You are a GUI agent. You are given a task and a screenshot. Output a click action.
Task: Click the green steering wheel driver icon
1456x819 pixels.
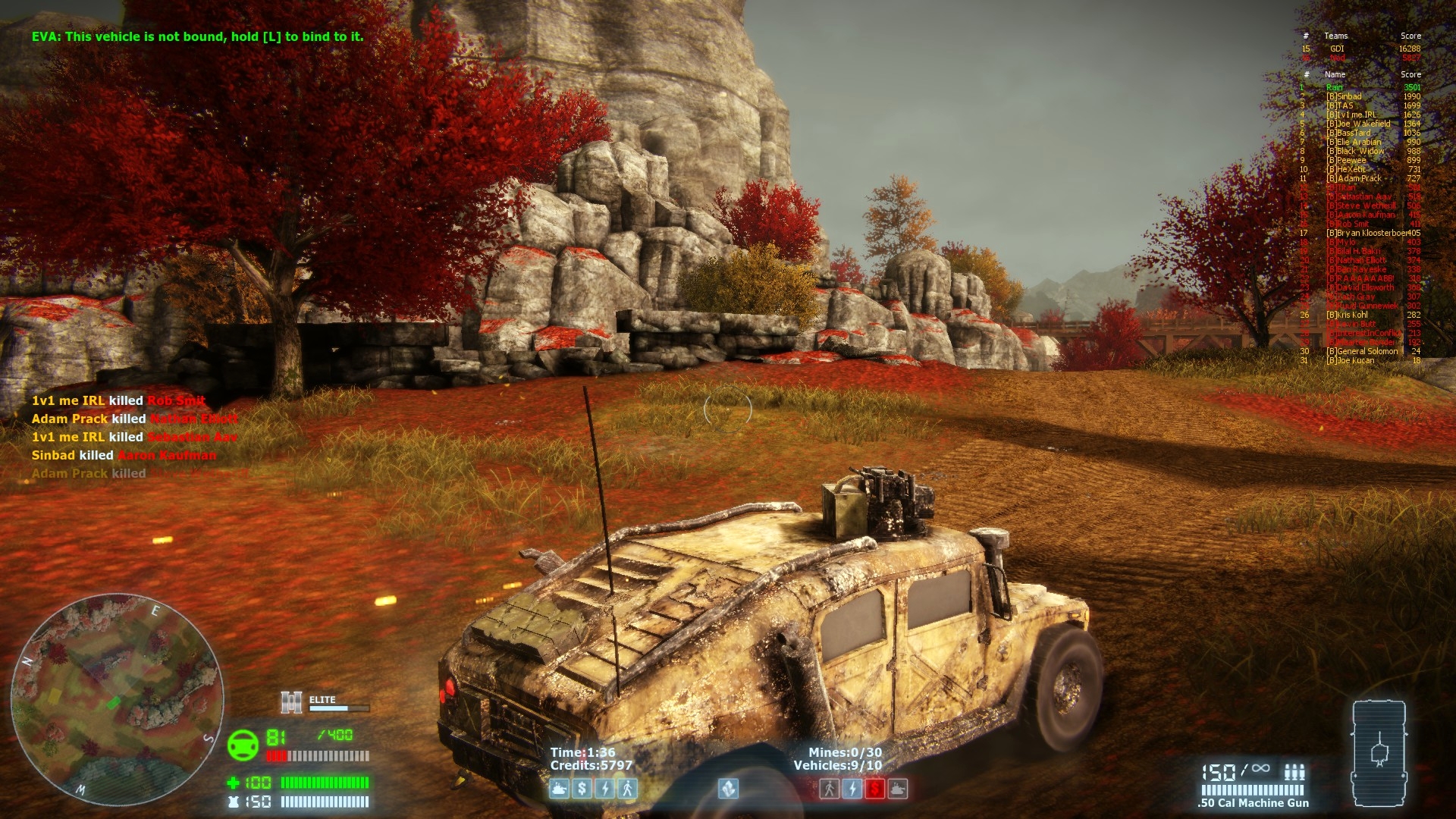pyautogui.click(x=243, y=745)
